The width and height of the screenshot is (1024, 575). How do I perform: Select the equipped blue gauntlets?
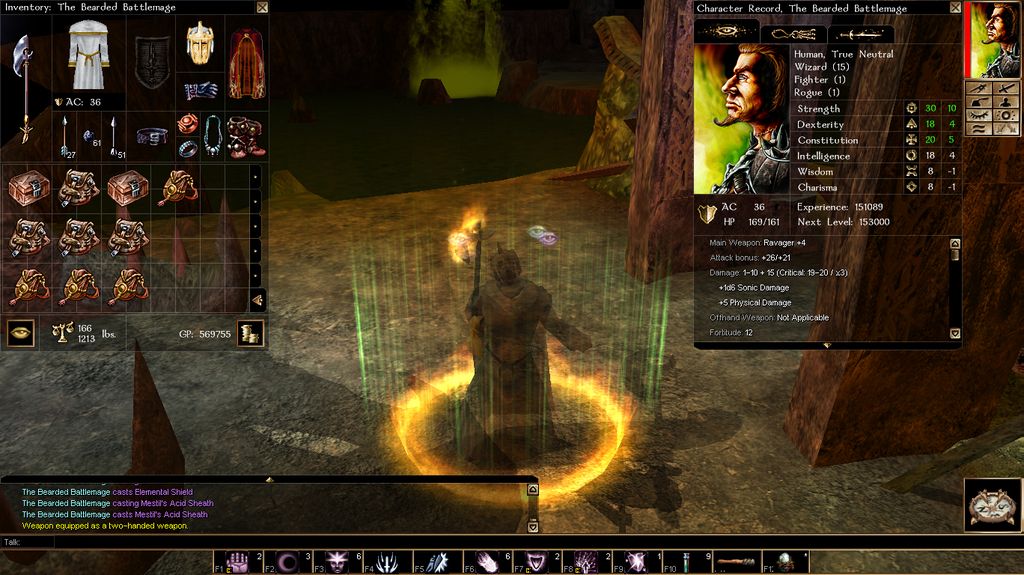(201, 90)
